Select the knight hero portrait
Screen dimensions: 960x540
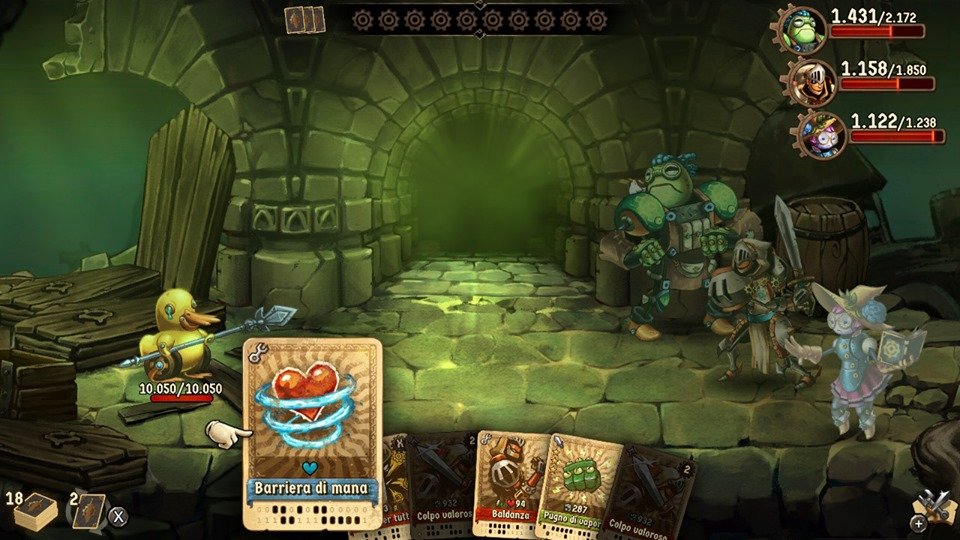(811, 82)
